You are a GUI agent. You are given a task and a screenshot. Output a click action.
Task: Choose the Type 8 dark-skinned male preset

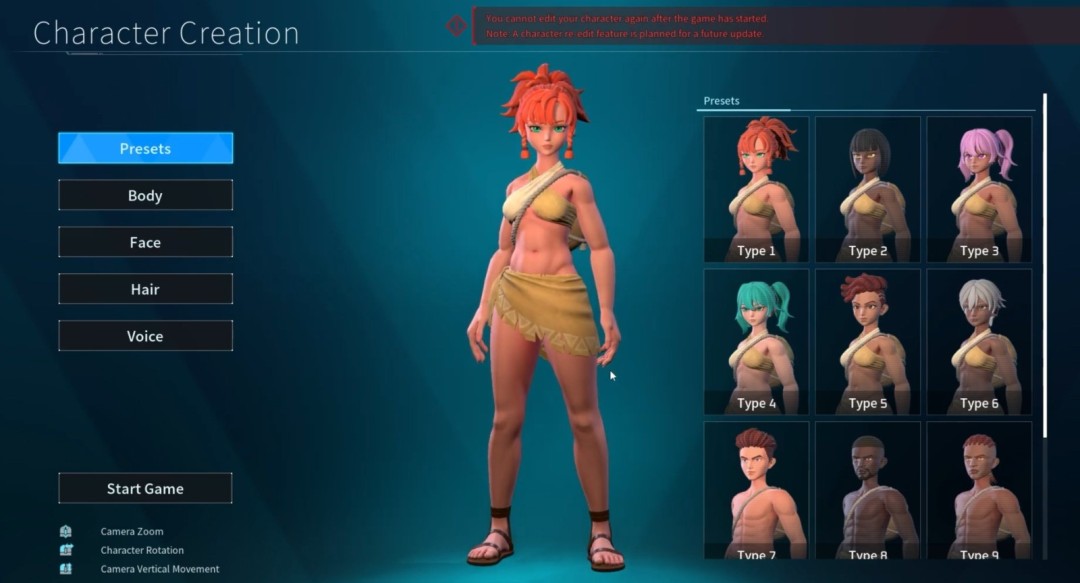(x=868, y=490)
